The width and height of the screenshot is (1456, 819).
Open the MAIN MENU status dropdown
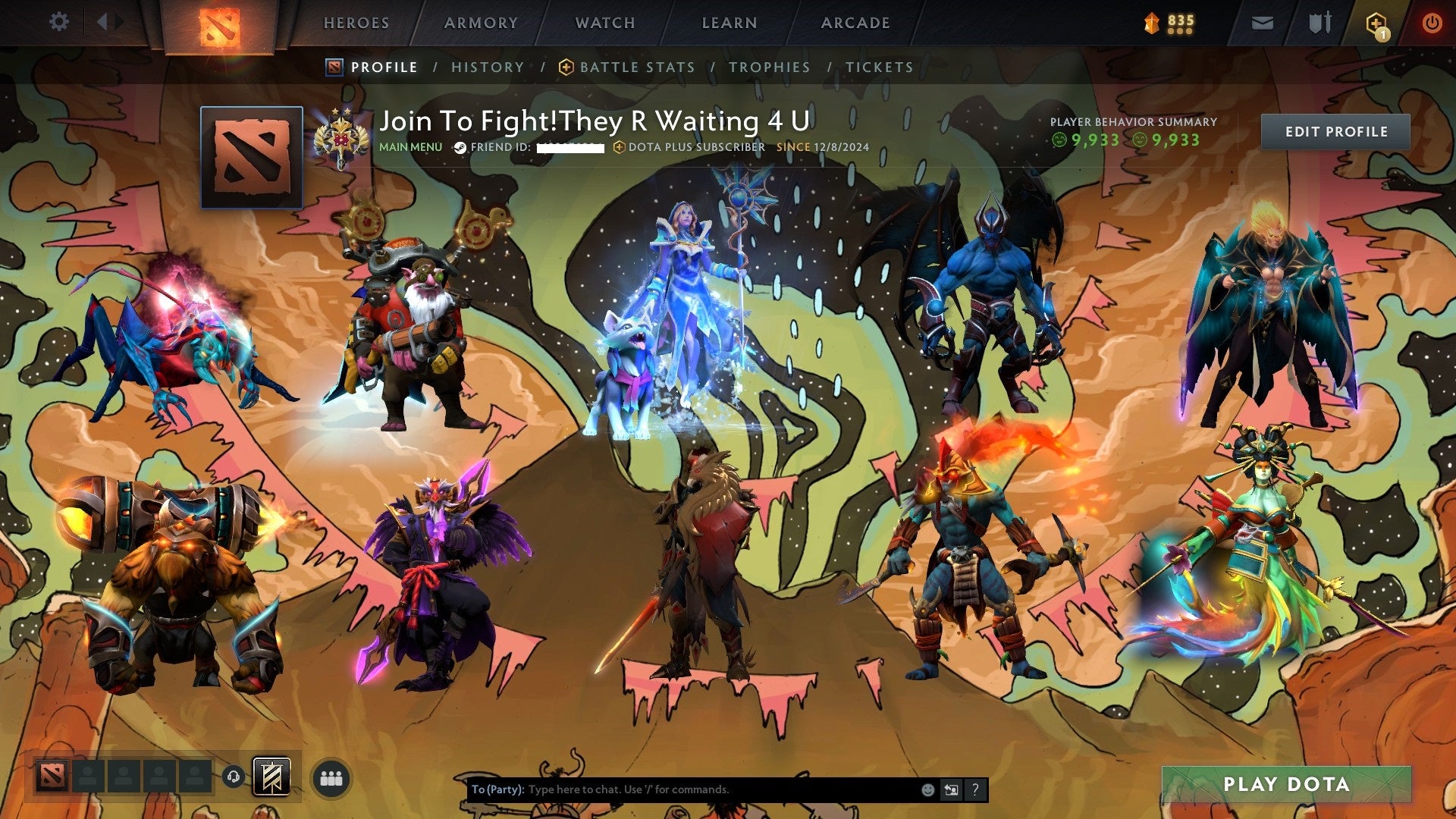pos(411,147)
